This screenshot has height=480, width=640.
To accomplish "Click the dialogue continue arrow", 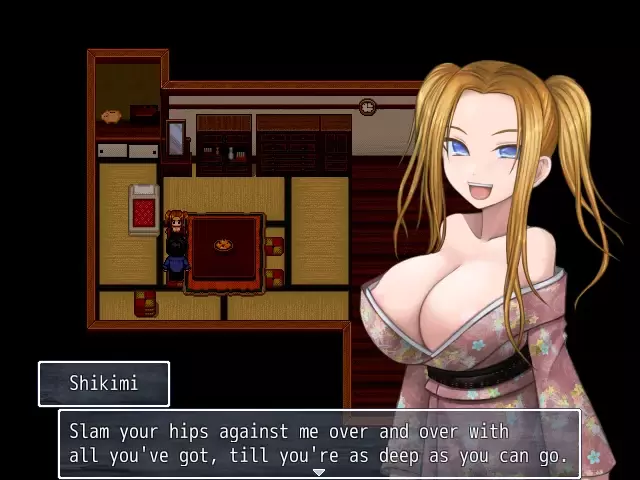I will (319, 472).
